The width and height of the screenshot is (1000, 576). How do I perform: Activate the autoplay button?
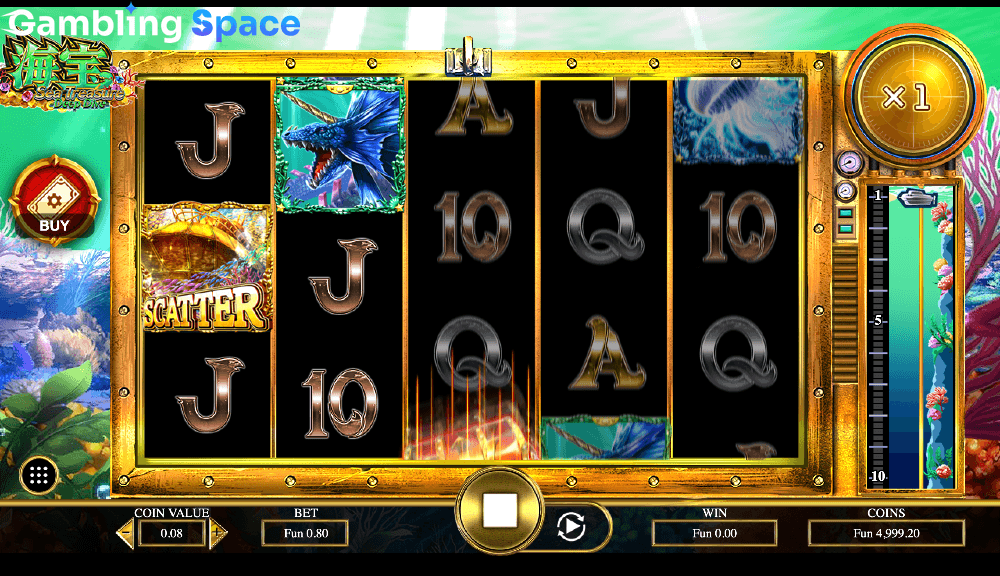[570, 526]
